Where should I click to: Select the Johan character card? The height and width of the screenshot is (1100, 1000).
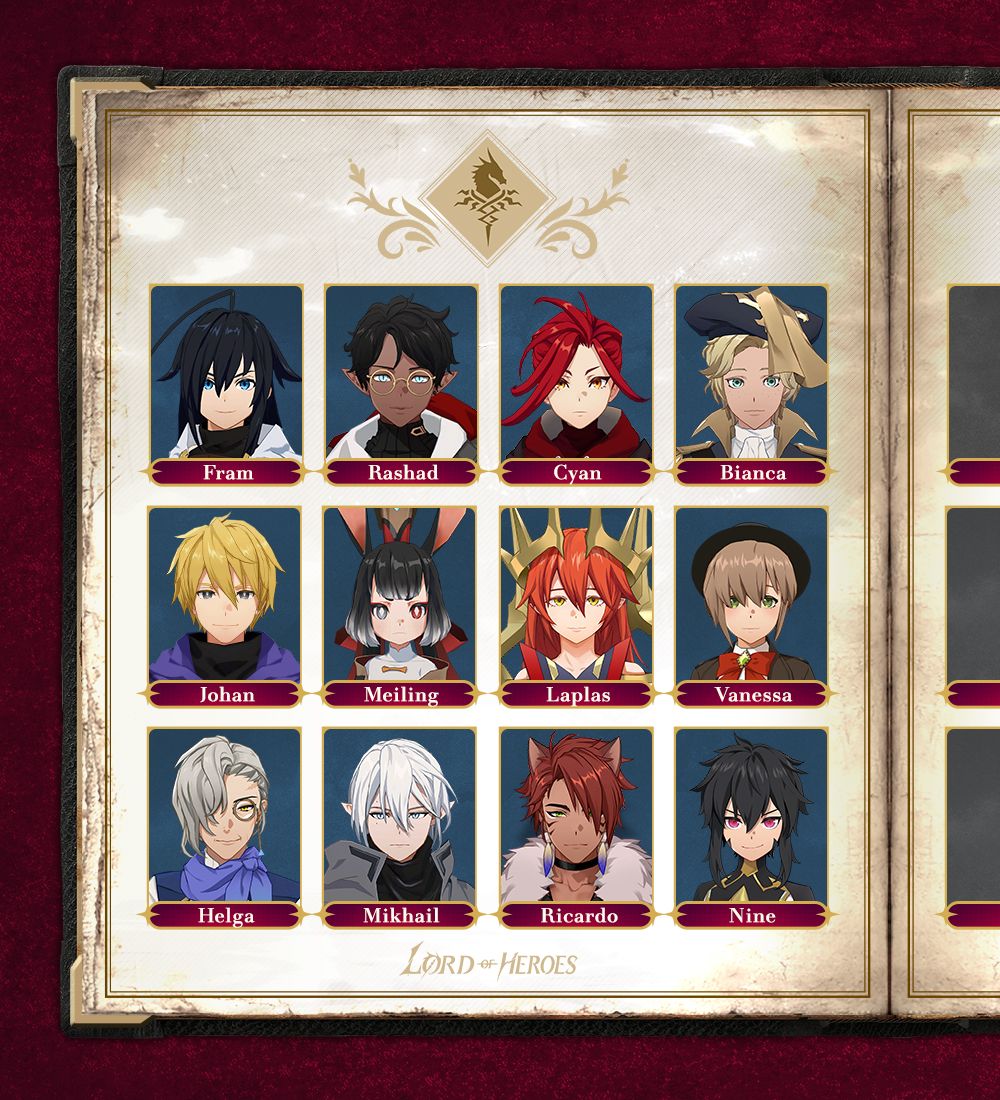coord(226,595)
